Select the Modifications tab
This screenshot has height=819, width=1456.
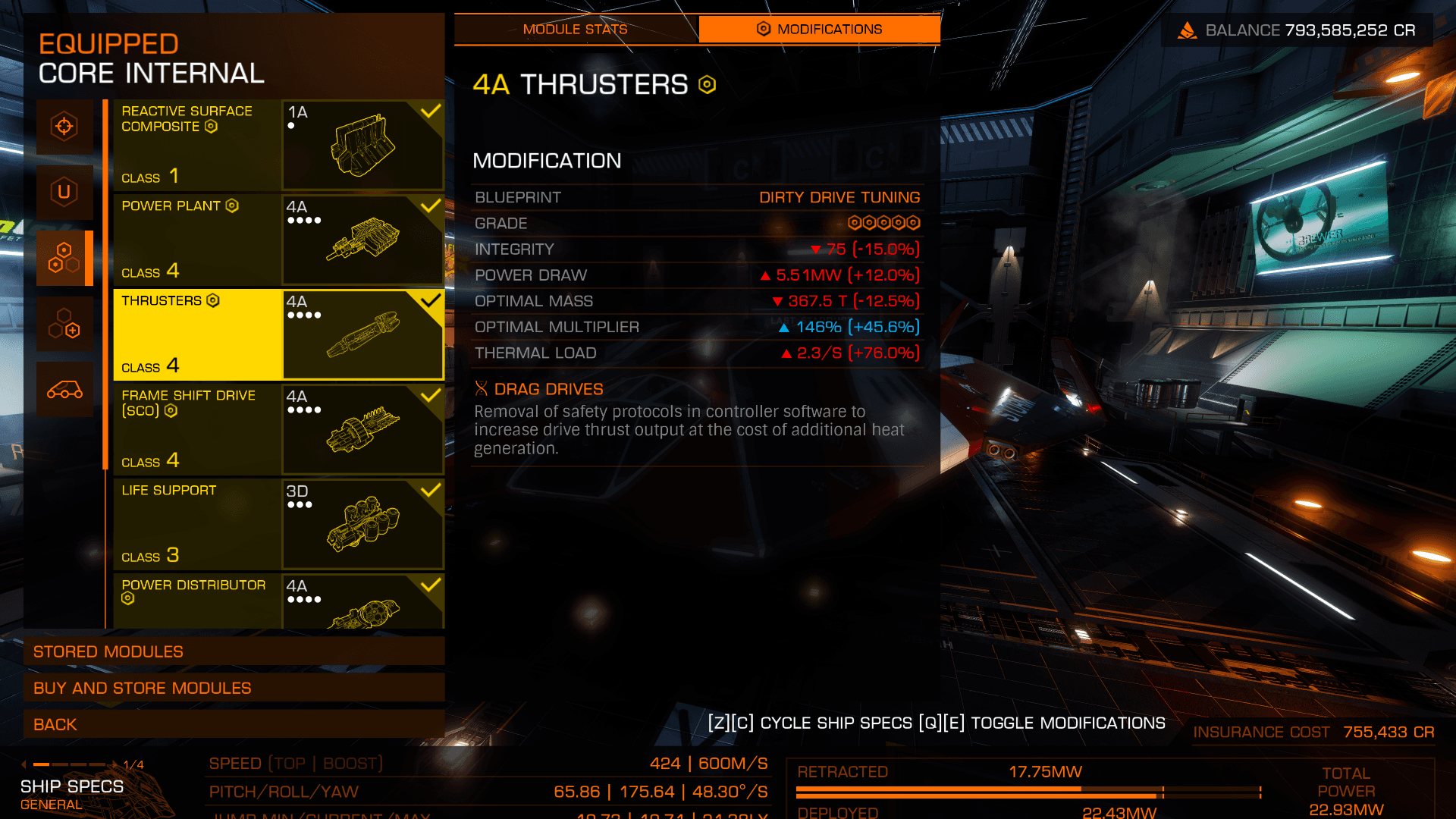coord(819,30)
